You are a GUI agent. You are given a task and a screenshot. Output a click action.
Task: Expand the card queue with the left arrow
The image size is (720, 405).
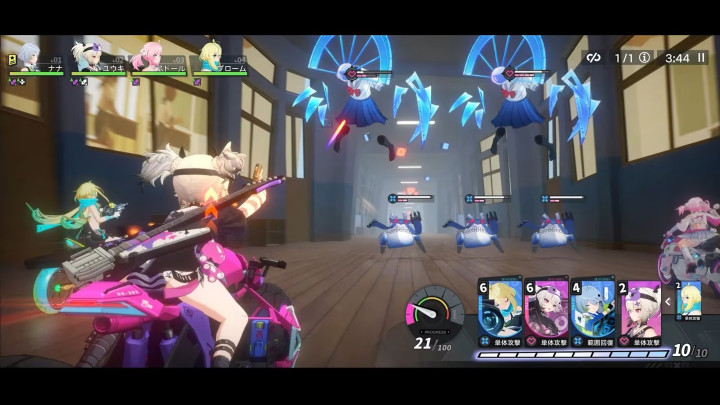[x=667, y=299]
